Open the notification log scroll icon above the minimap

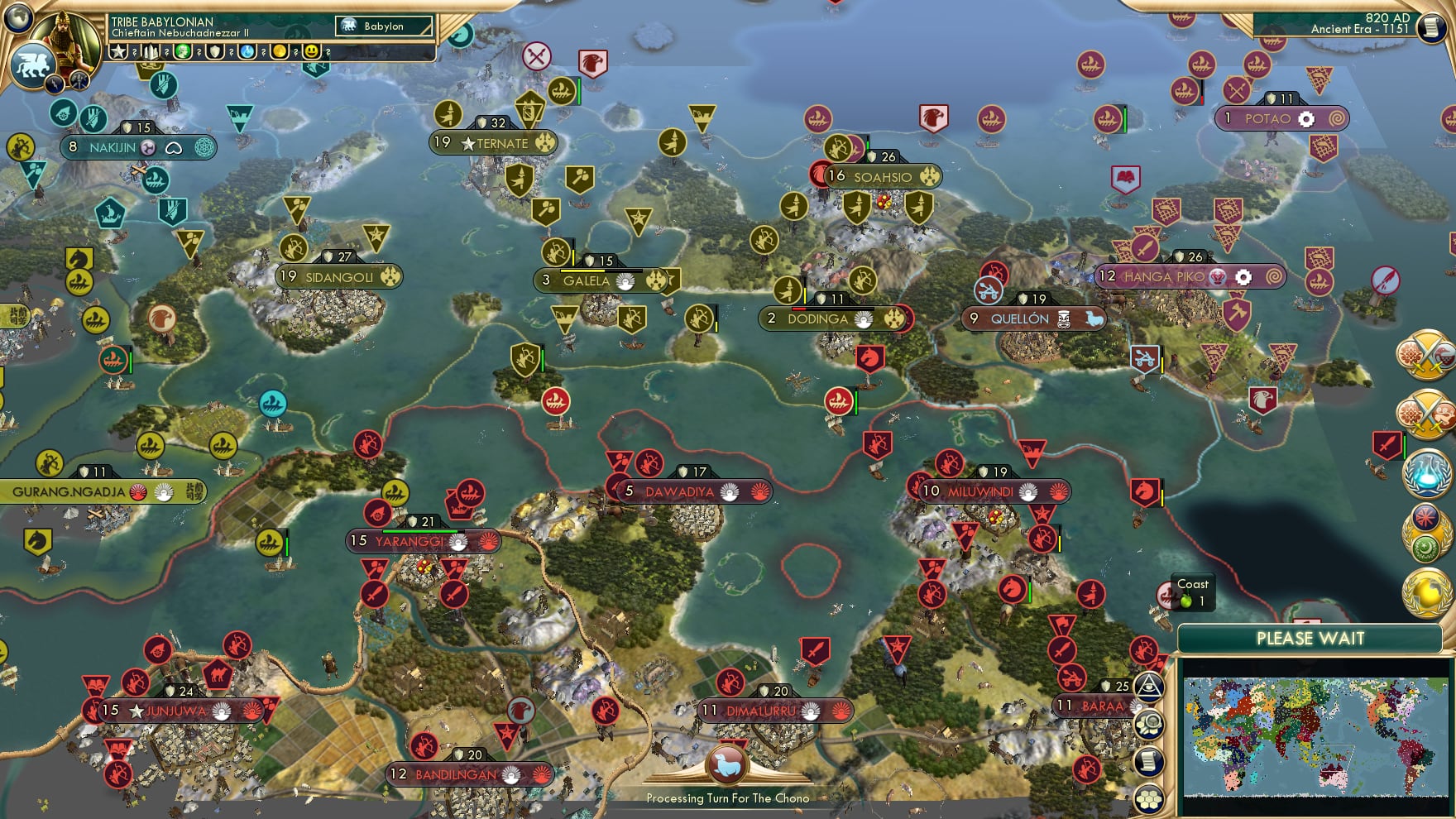coord(1150,762)
